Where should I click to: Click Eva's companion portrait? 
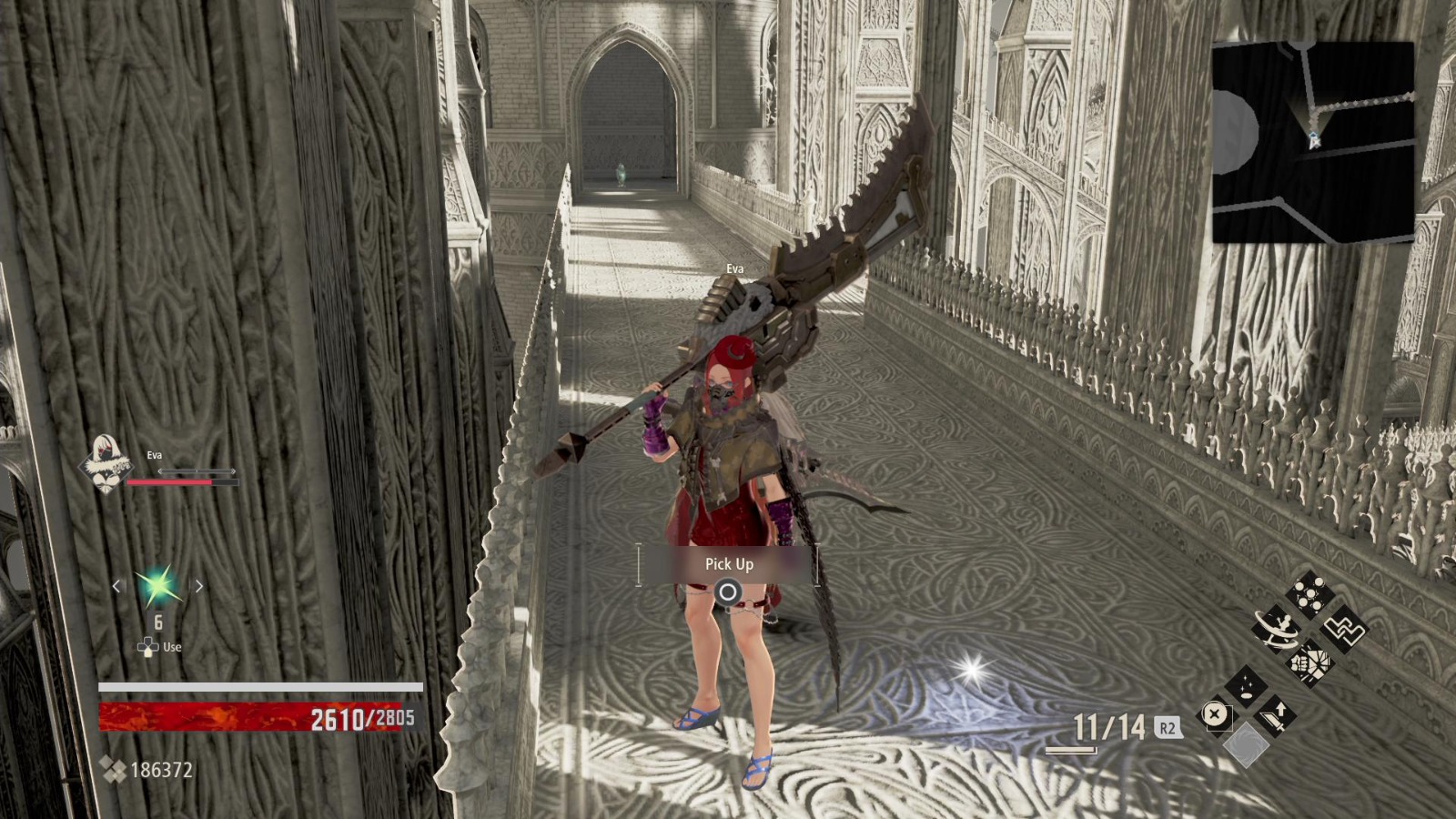[x=105, y=464]
